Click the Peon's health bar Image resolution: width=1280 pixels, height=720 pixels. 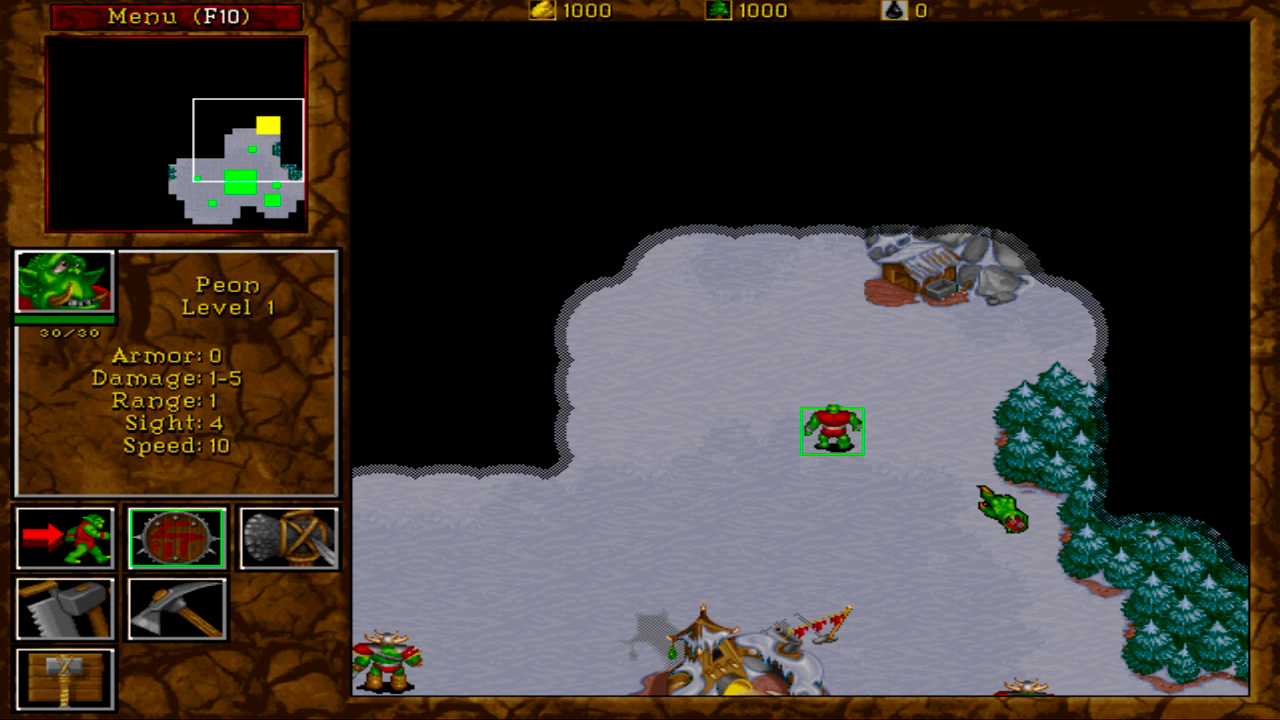[64, 320]
